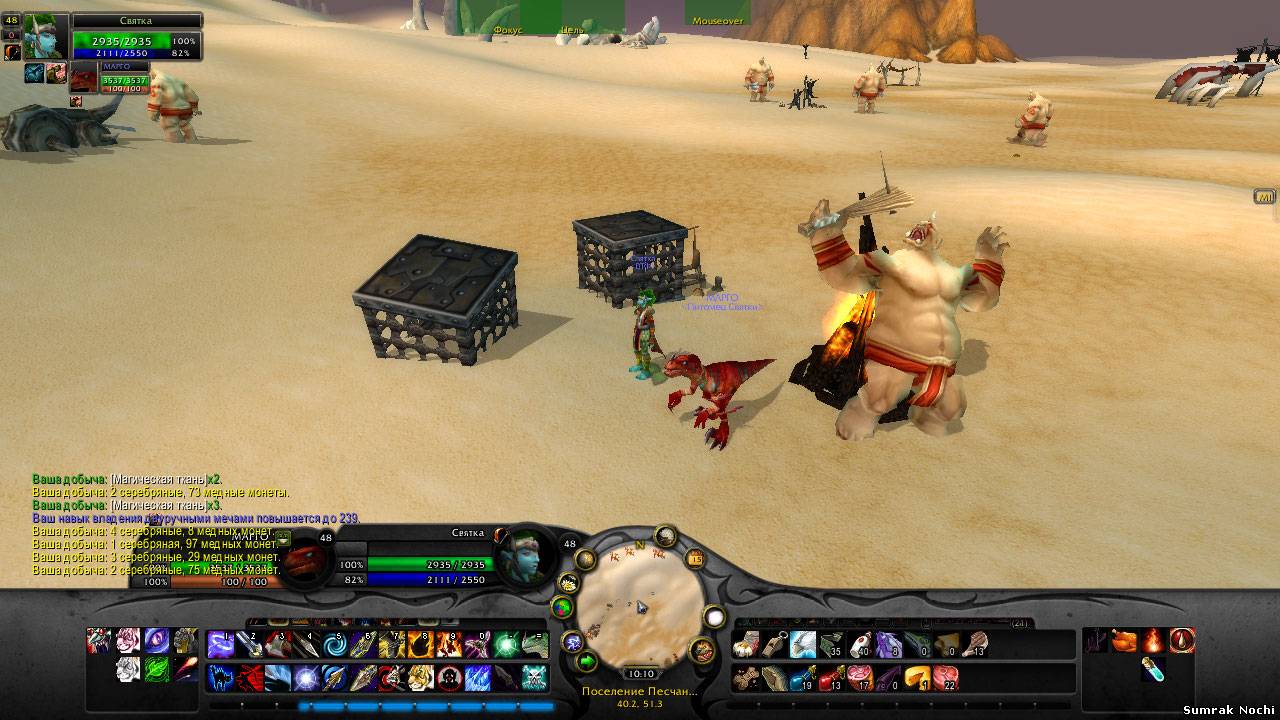This screenshot has width=1280, height=720.
Task: Select the Mouseover frame label
Action: [718, 19]
